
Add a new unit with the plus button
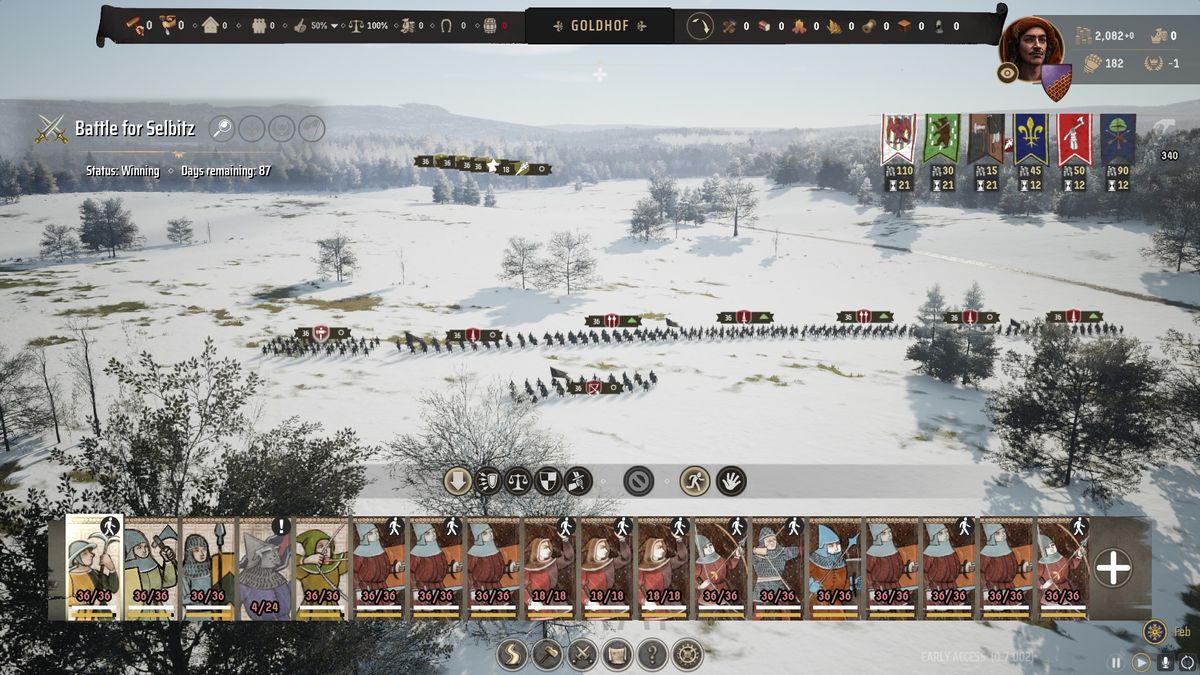pyautogui.click(x=1113, y=568)
